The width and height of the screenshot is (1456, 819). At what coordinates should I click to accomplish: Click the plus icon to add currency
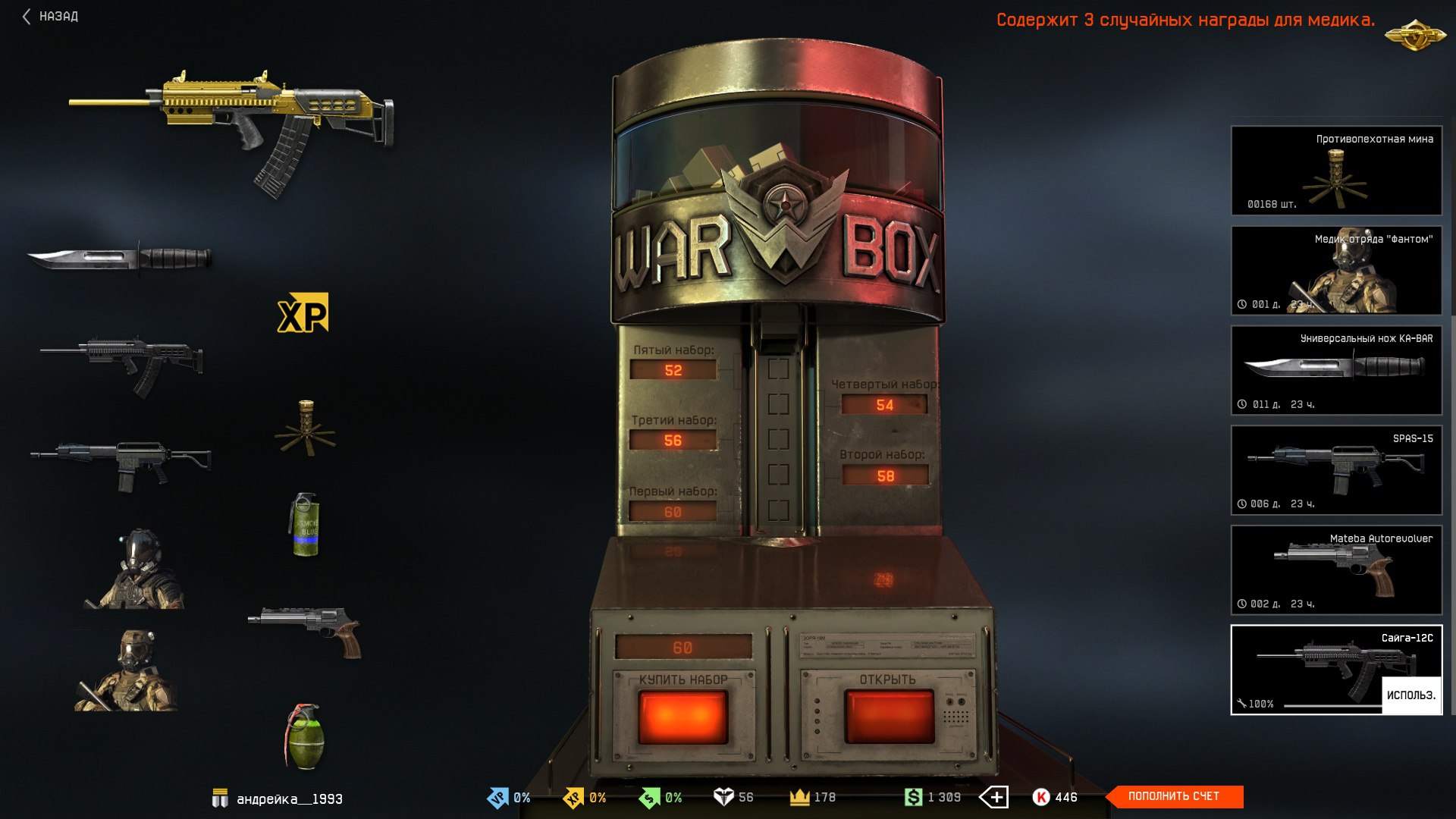tap(994, 797)
